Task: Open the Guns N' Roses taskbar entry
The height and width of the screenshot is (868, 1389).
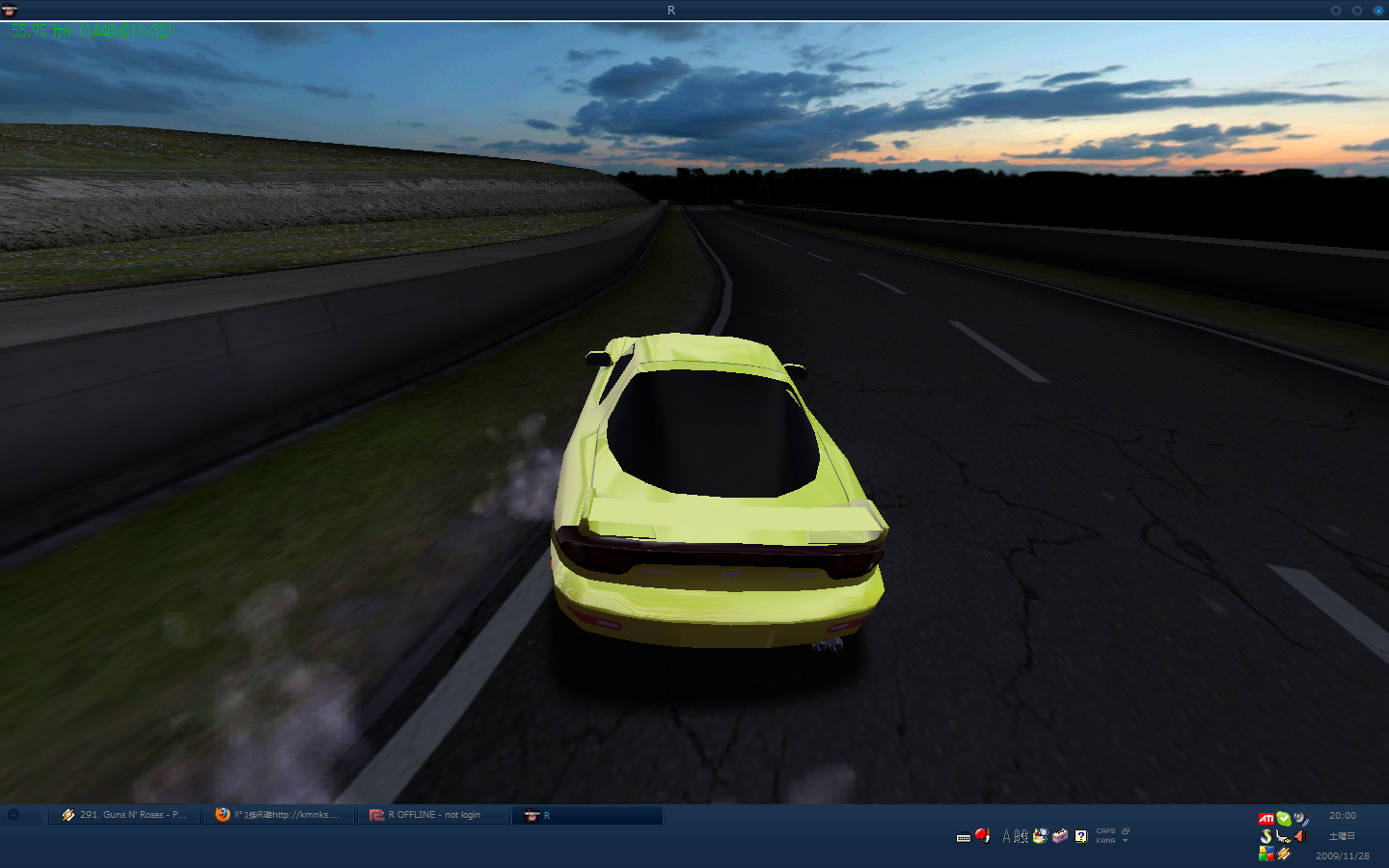Action: tap(124, 815)
